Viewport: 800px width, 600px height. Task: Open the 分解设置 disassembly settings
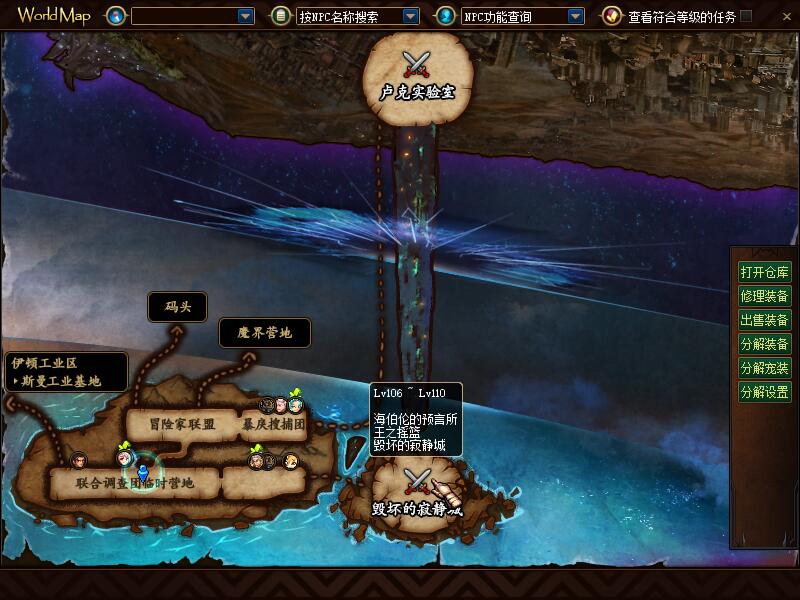point(764,392)
